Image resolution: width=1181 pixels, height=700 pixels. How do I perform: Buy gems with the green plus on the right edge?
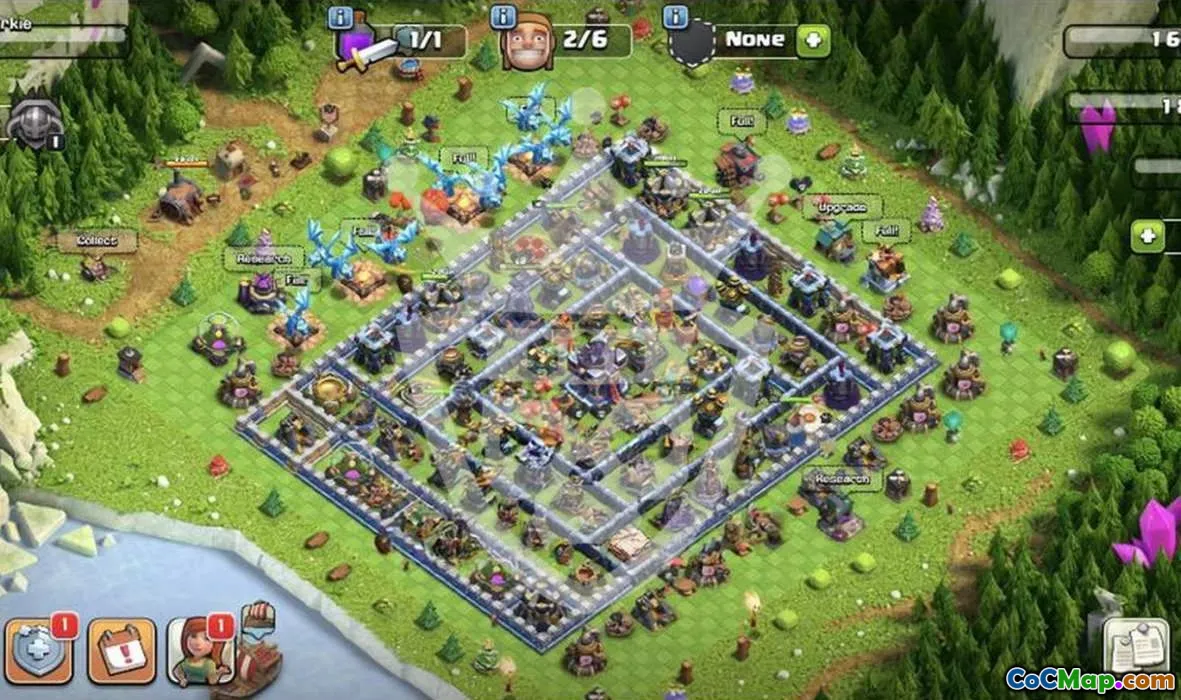pyautogui.click(x=1147, y=236)
